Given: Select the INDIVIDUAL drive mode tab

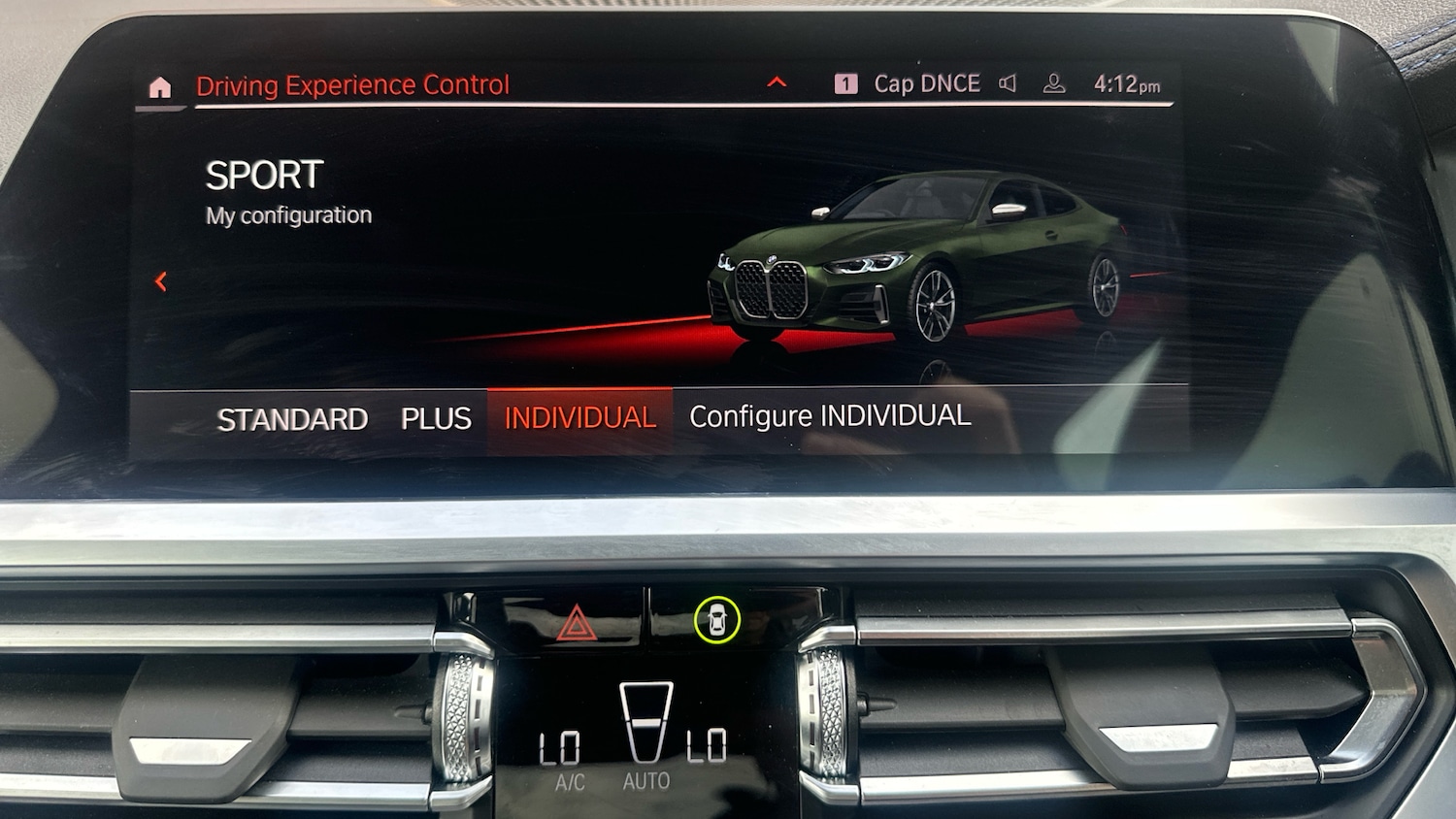Looking at the screenshot, I should (x=579, y=417).
